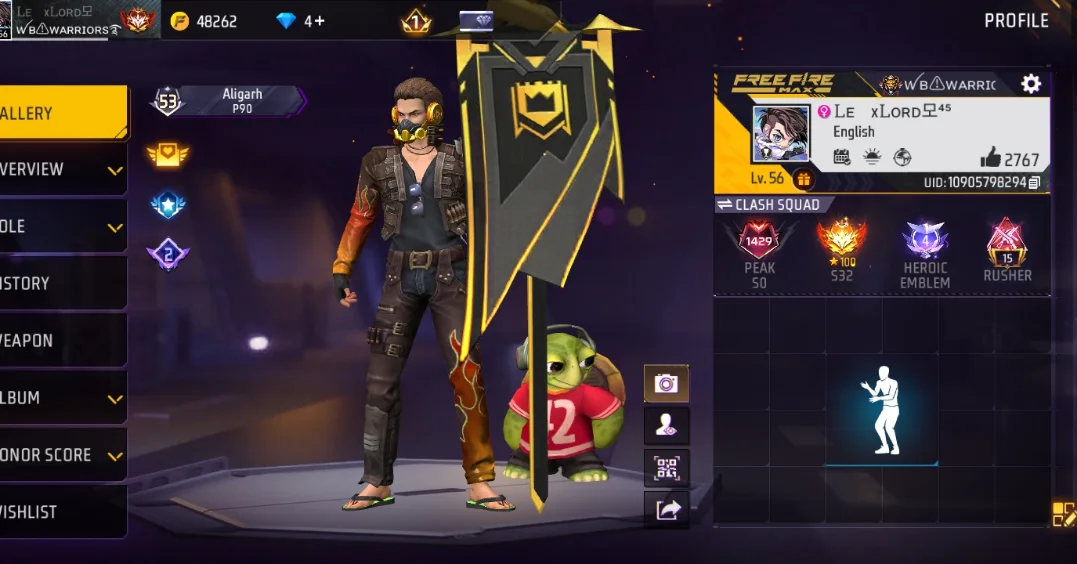Open profile settings with the gear icon
This screenshot has width=1077, height=564.
[1031, 84]
